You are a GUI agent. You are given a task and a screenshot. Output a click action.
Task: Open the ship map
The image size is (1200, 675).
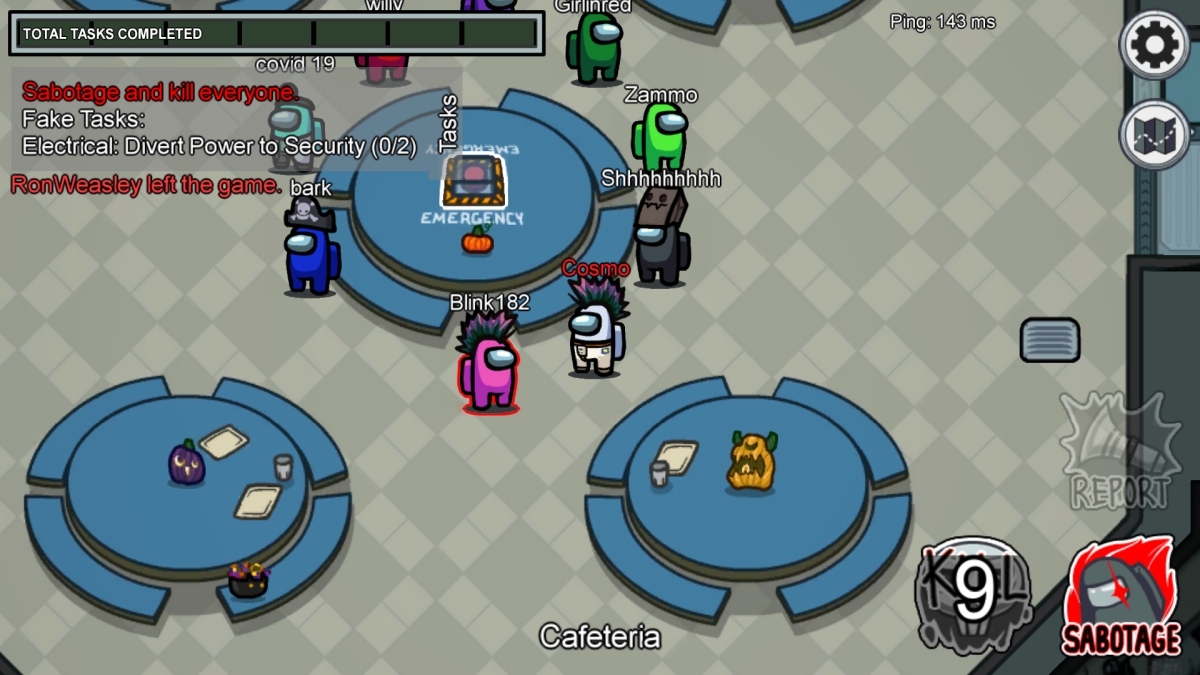(1155, 135)
